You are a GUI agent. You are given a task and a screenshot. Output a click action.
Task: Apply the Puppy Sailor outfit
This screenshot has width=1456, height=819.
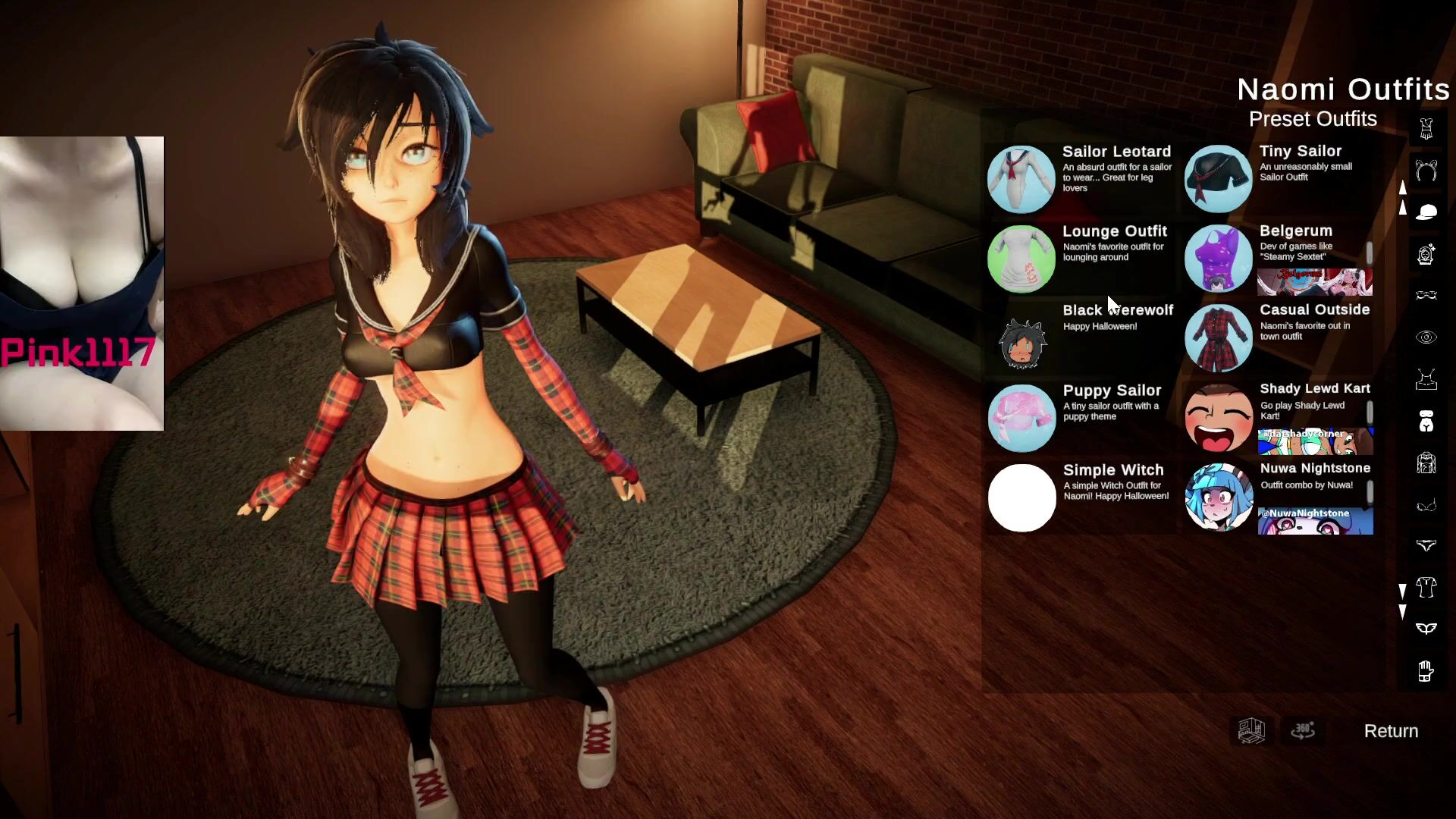coord(1021,418)
